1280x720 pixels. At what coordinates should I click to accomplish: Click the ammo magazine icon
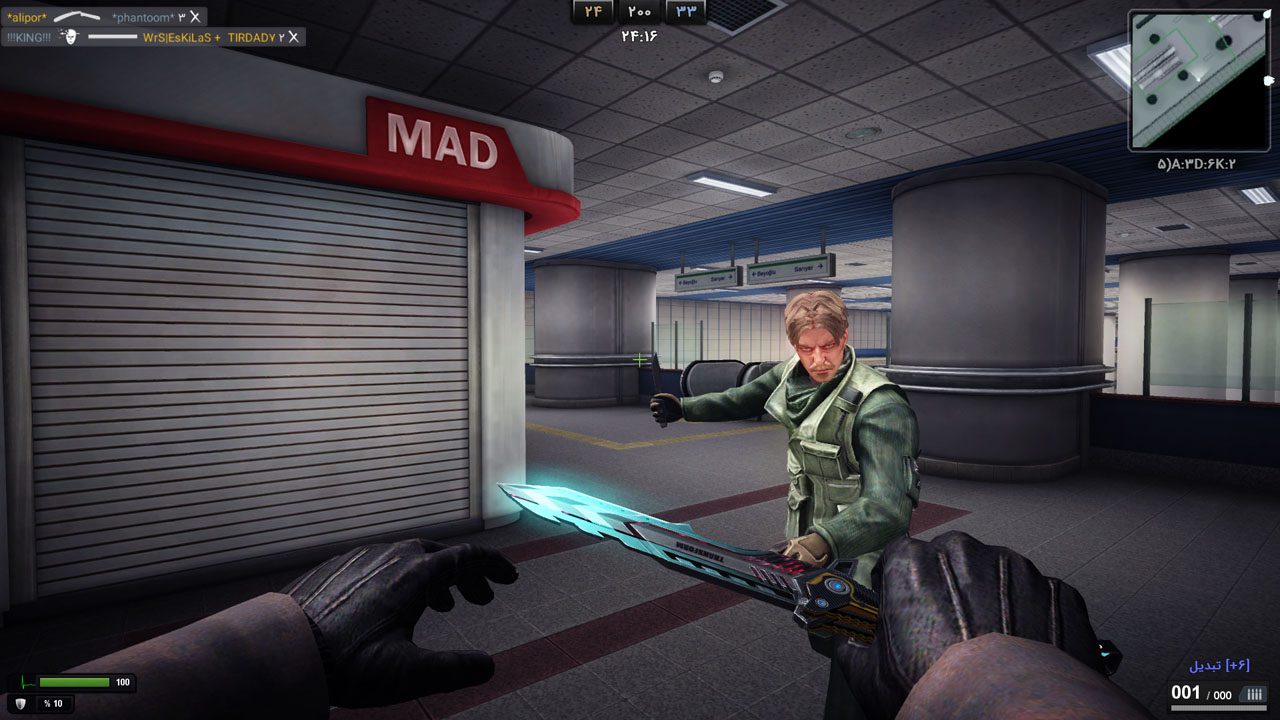click(x=1252, y=694)
